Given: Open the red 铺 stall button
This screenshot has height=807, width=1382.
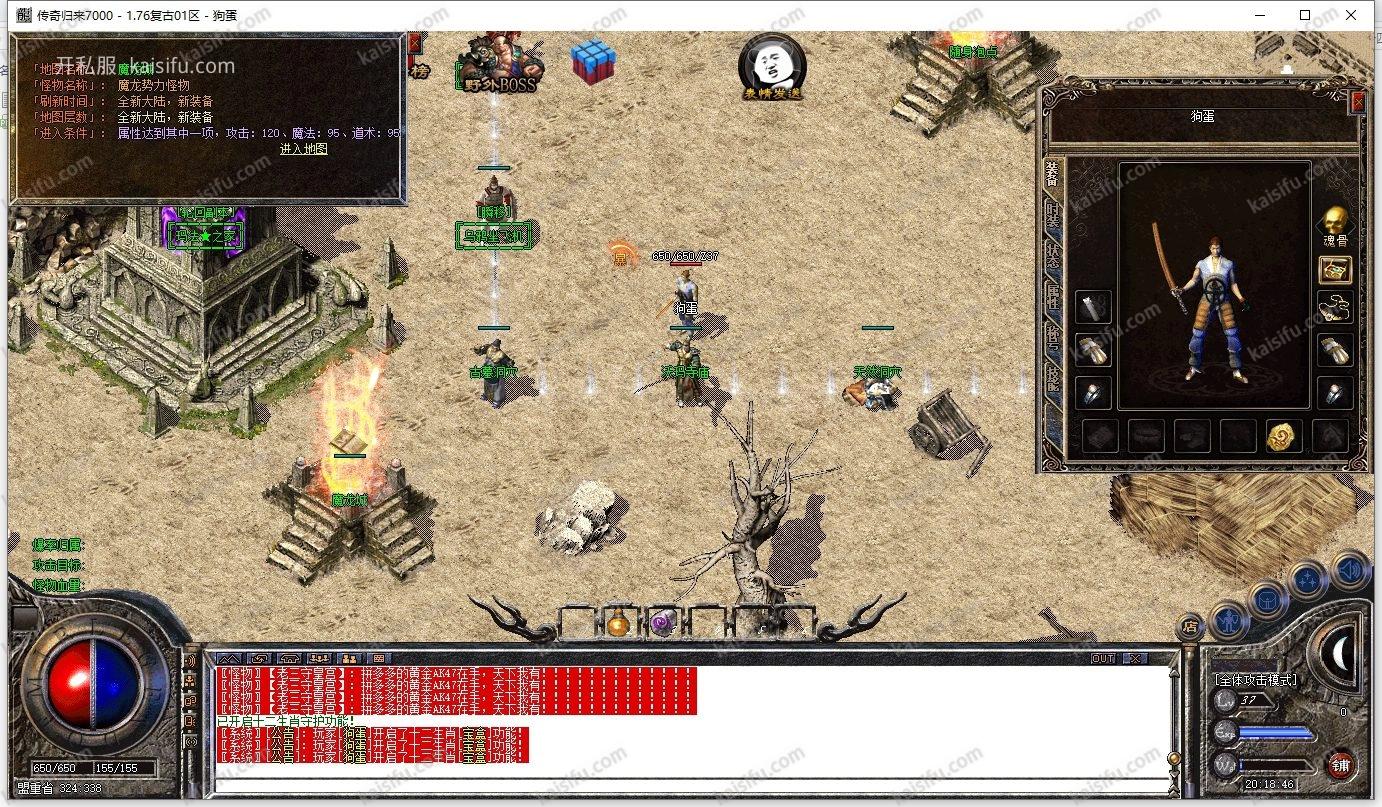Looking at the screenshot, I should pos(1341,766).
